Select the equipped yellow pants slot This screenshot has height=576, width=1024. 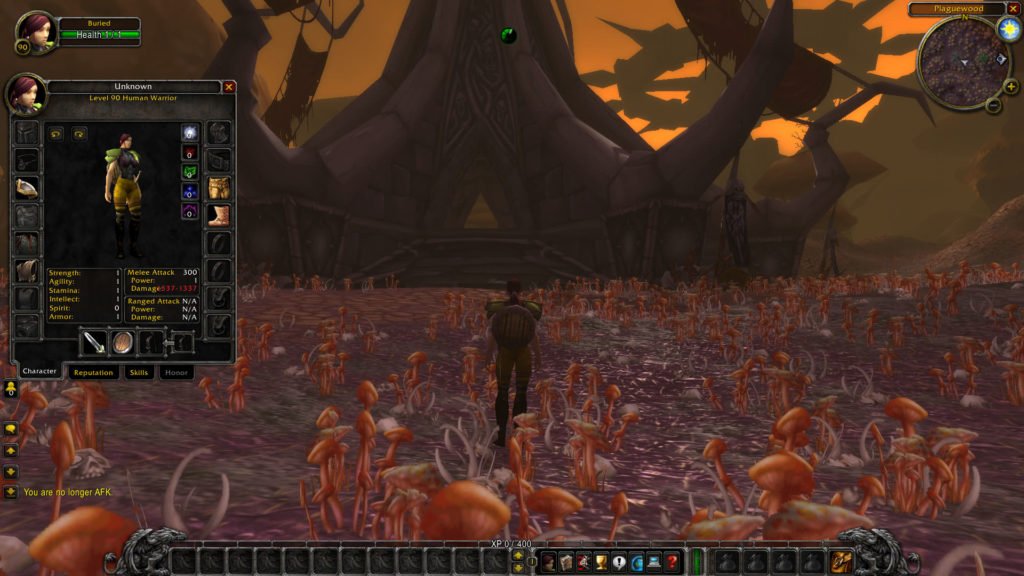(x=219, y=187)
